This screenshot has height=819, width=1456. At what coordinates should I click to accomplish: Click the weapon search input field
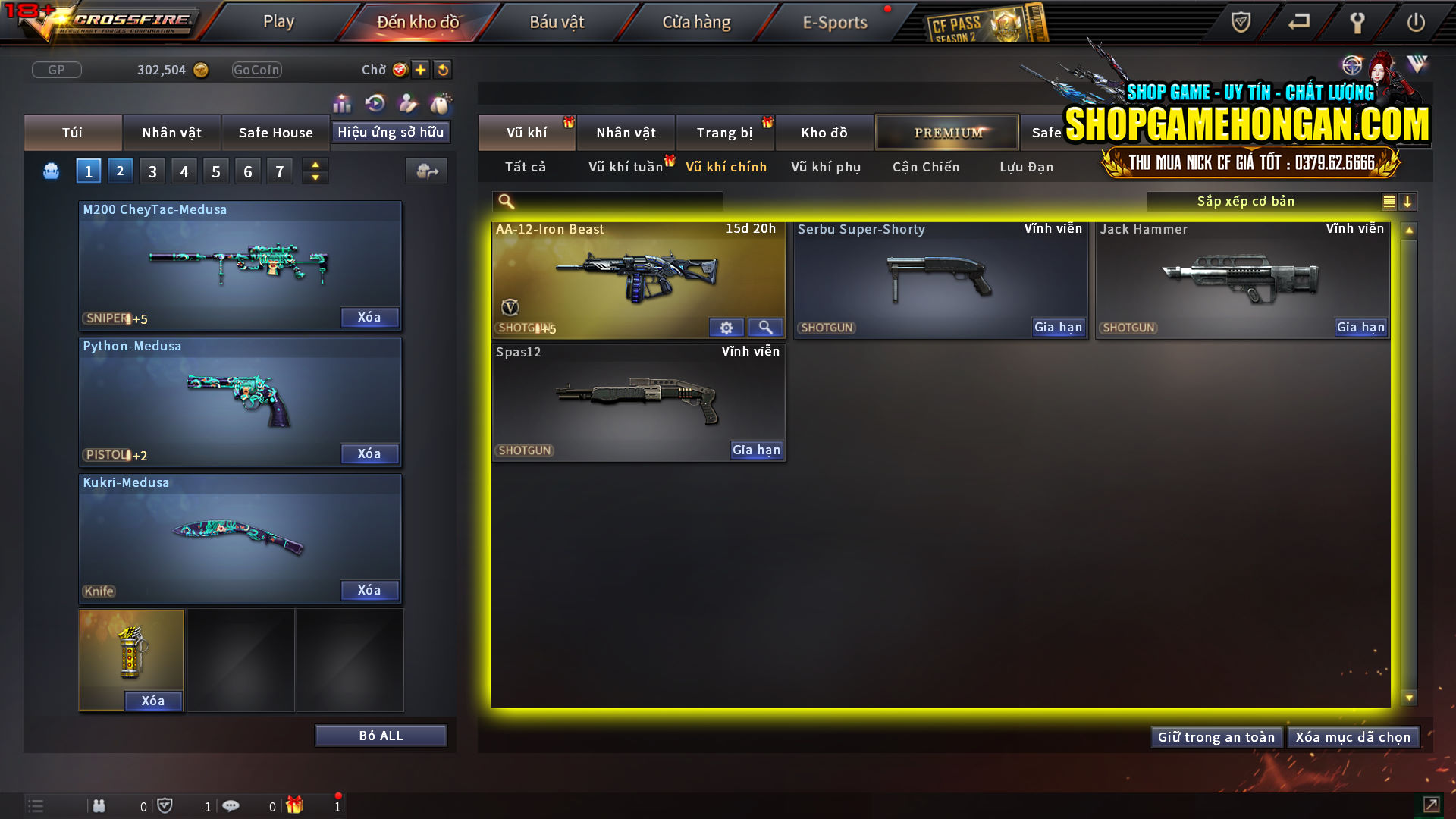[607, 202]
